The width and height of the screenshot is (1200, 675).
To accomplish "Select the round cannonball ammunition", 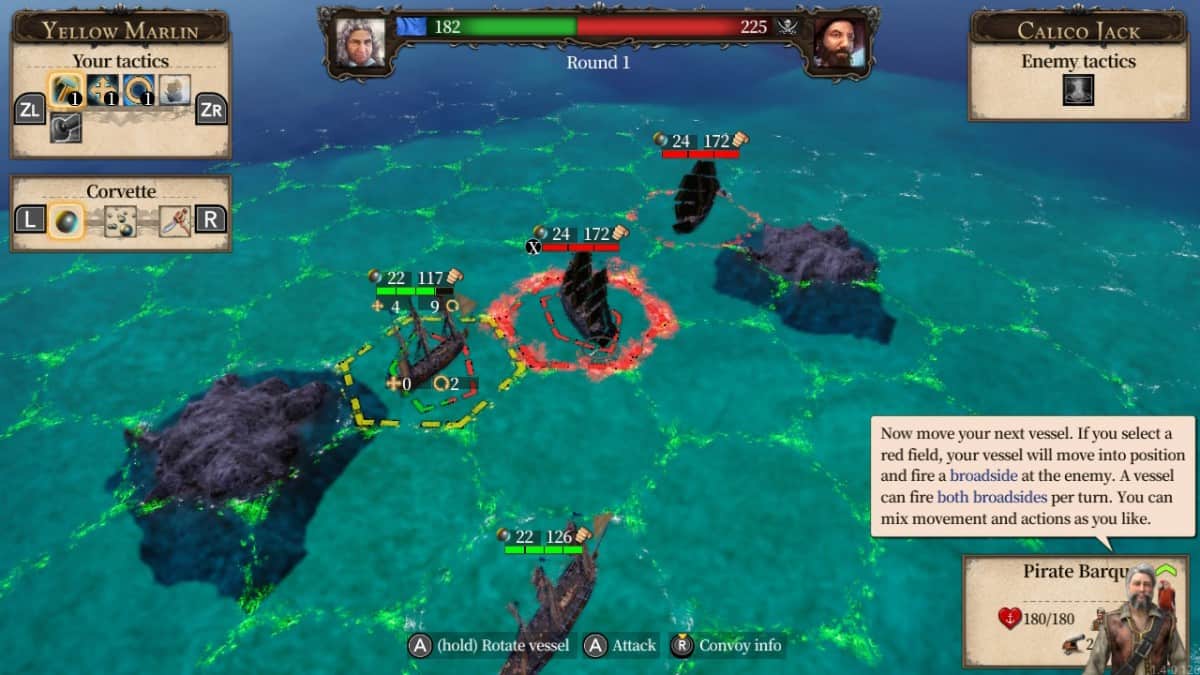I will click(66, 219).
